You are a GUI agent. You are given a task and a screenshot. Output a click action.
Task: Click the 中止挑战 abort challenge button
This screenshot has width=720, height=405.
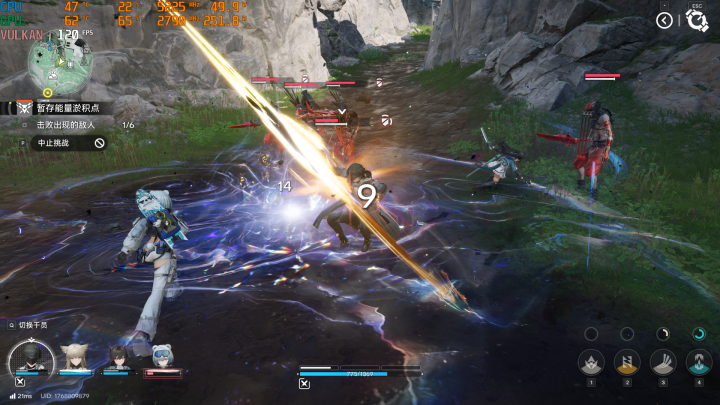coord(62,143)
